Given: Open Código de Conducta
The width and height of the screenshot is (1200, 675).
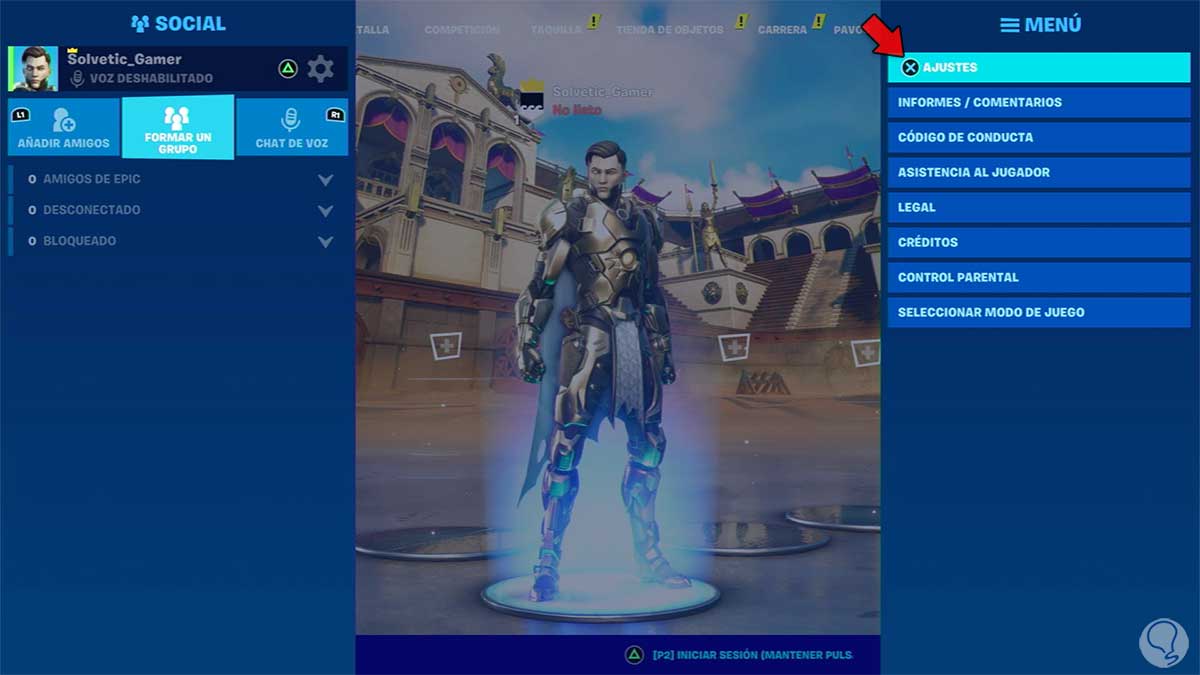Looking at the screenshot, I should tap(1038, 137).
